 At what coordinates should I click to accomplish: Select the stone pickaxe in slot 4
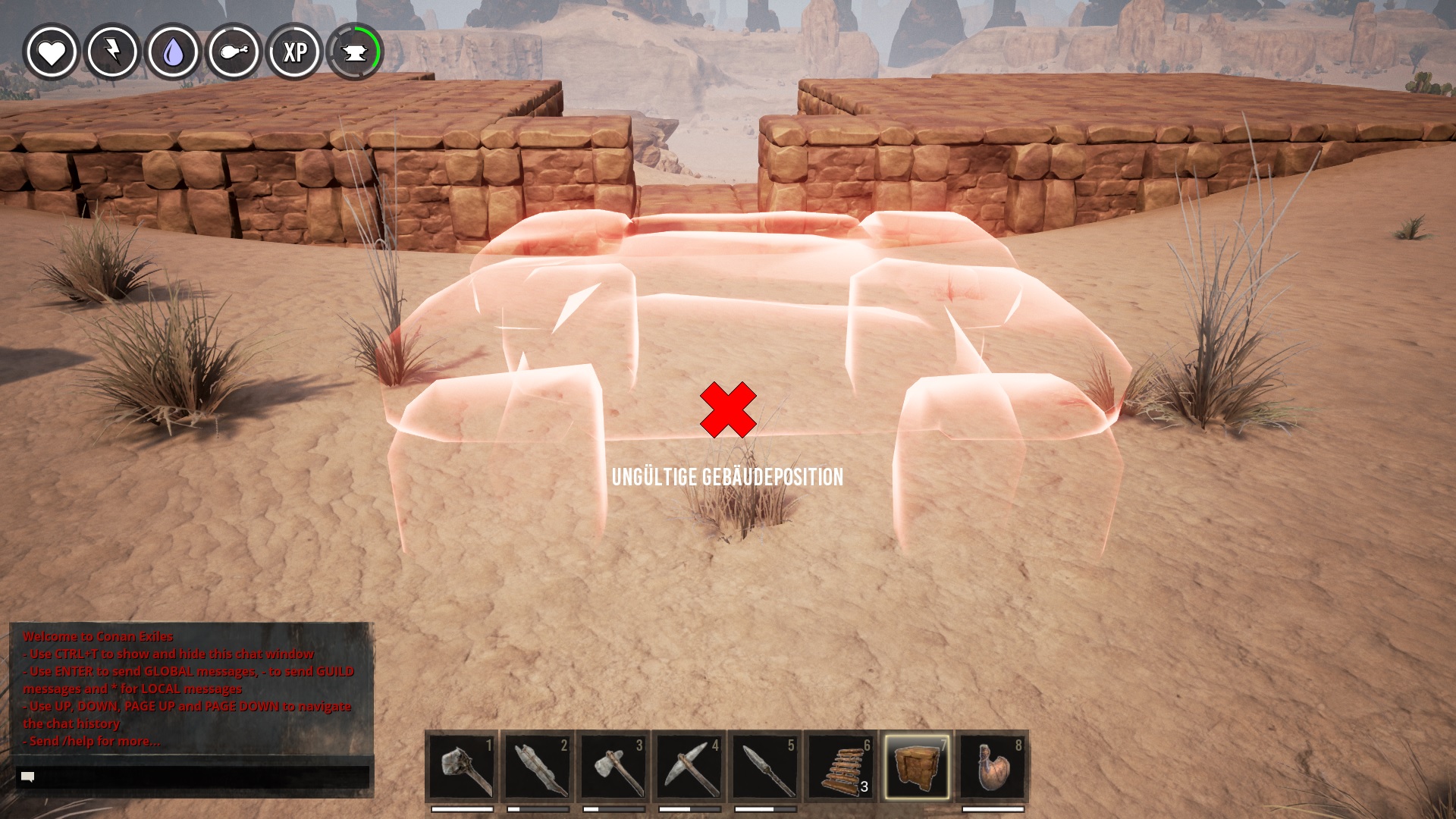click(689, 767)
